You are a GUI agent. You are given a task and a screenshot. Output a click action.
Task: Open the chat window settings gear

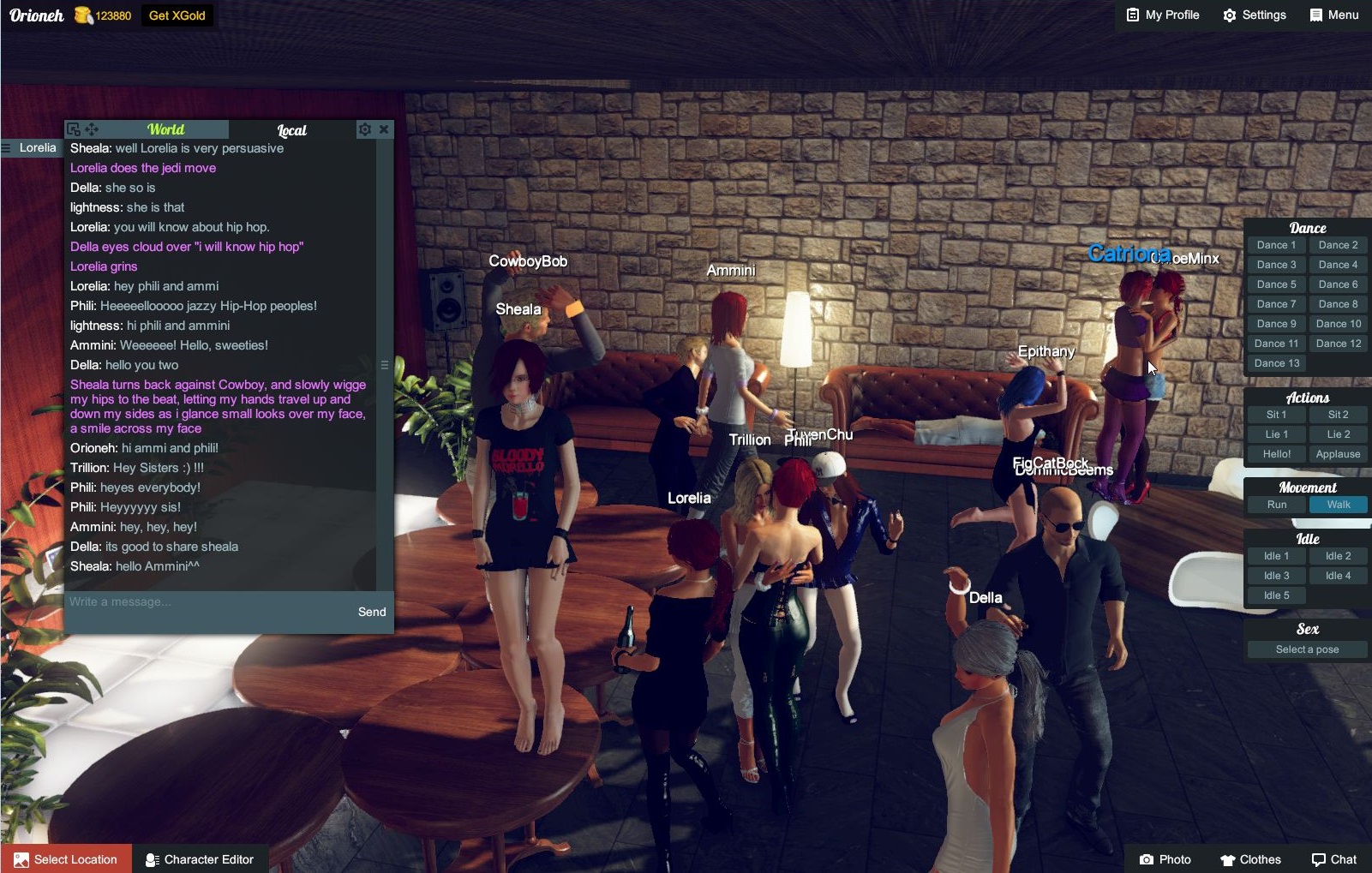click(x=366, y=129)
